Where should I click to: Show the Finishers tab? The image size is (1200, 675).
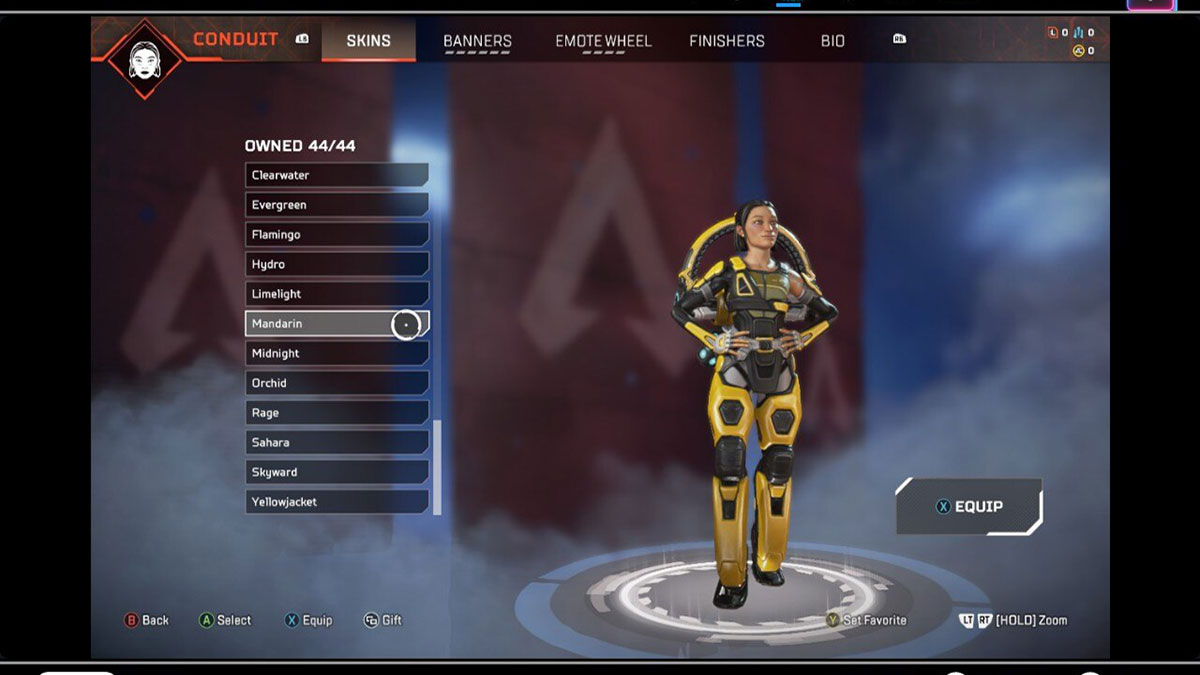pyautogui.click(x=726, y=41)
